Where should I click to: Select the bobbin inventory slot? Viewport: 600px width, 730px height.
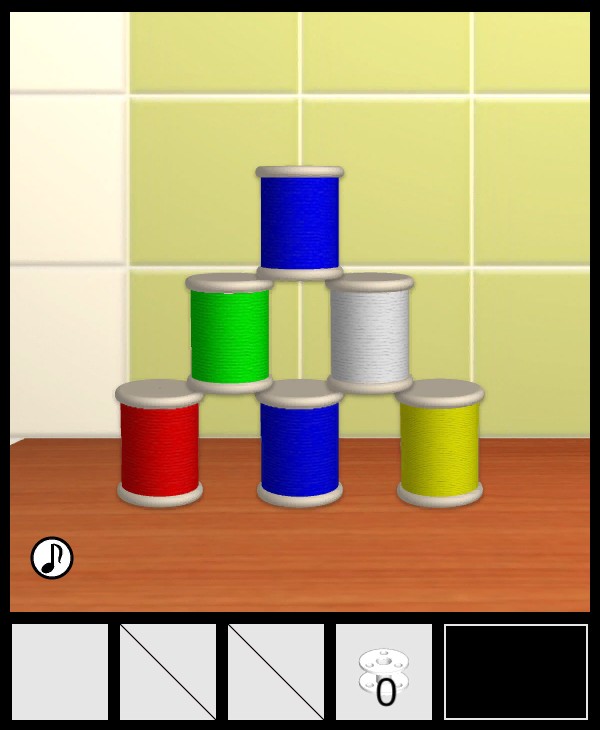(x=384, y=672)
